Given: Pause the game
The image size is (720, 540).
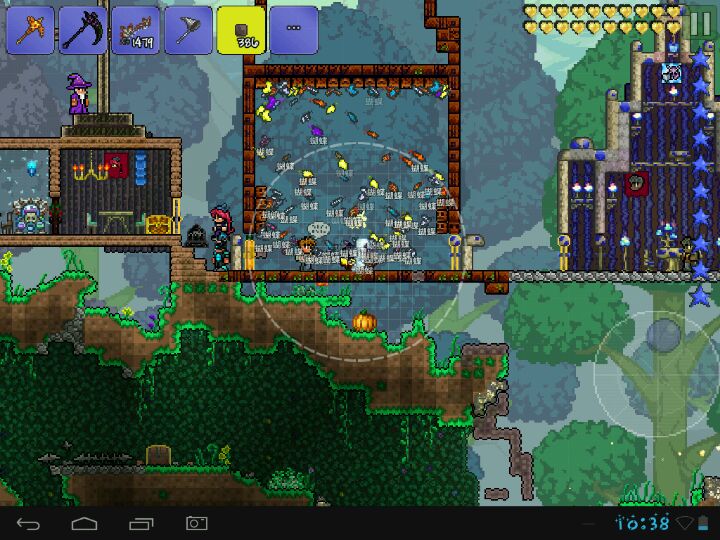Looking at the screenshot, I should coord(701,24).
